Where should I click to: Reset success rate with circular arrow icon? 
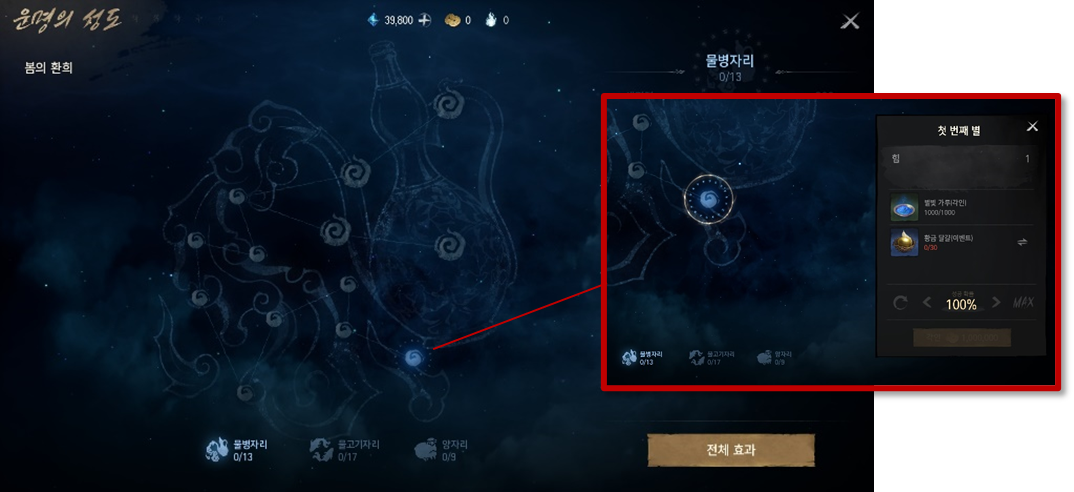click(x=900, y=303)
